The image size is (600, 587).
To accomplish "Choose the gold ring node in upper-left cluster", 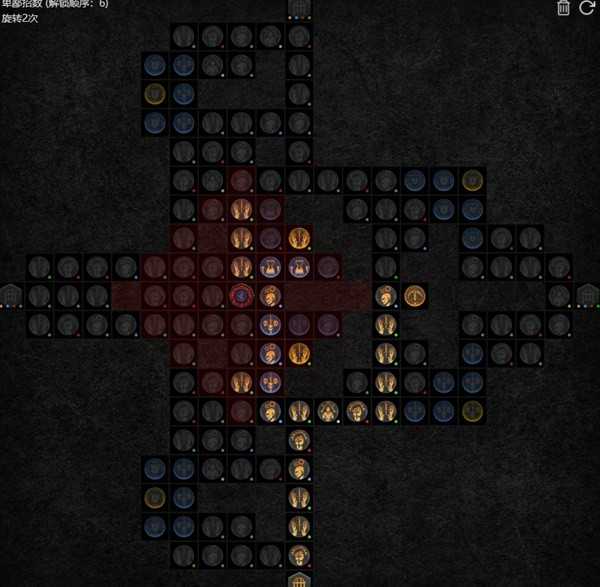I will [154, 94].
